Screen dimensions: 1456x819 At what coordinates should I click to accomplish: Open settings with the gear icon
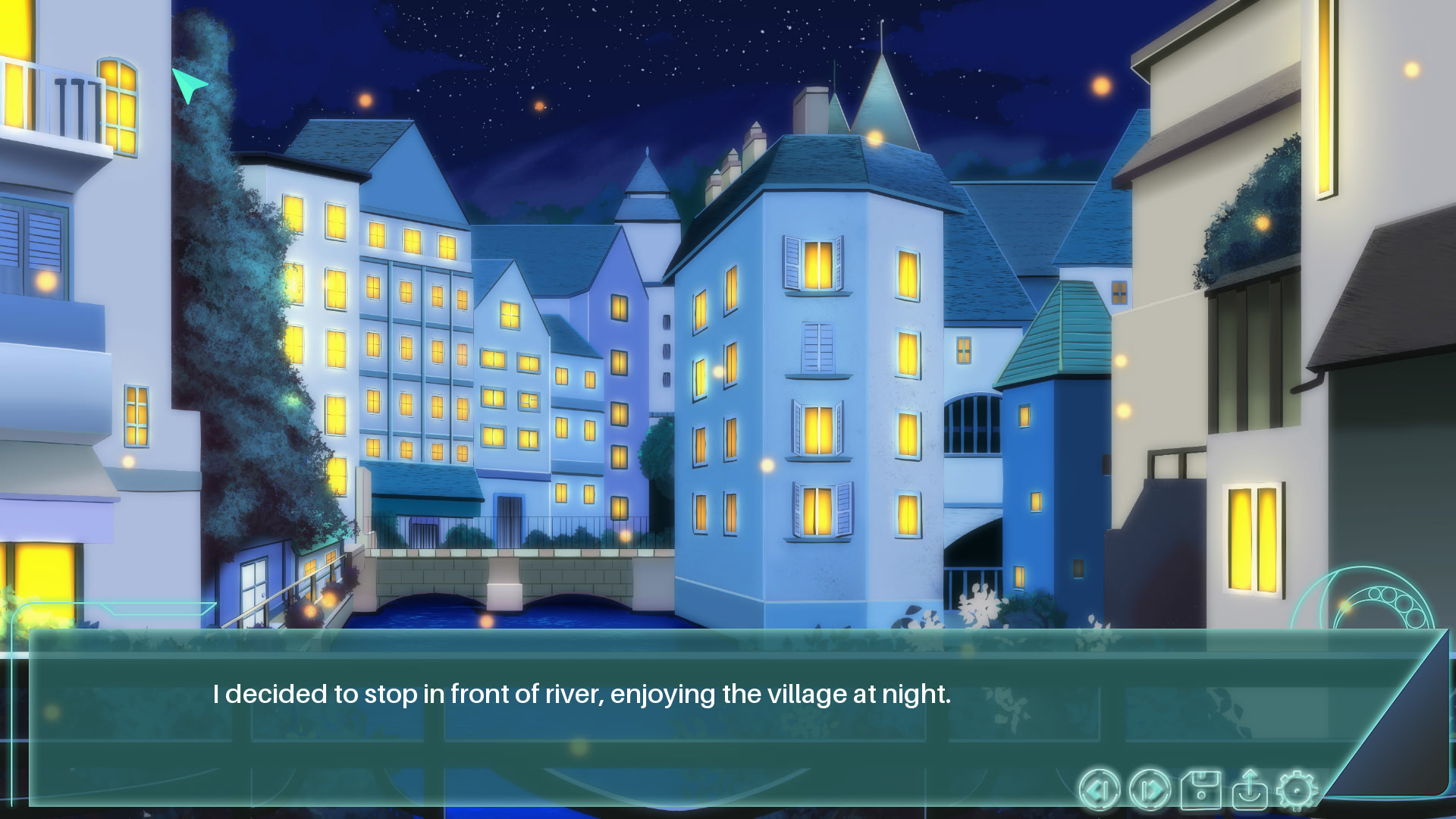point(1297,790)
